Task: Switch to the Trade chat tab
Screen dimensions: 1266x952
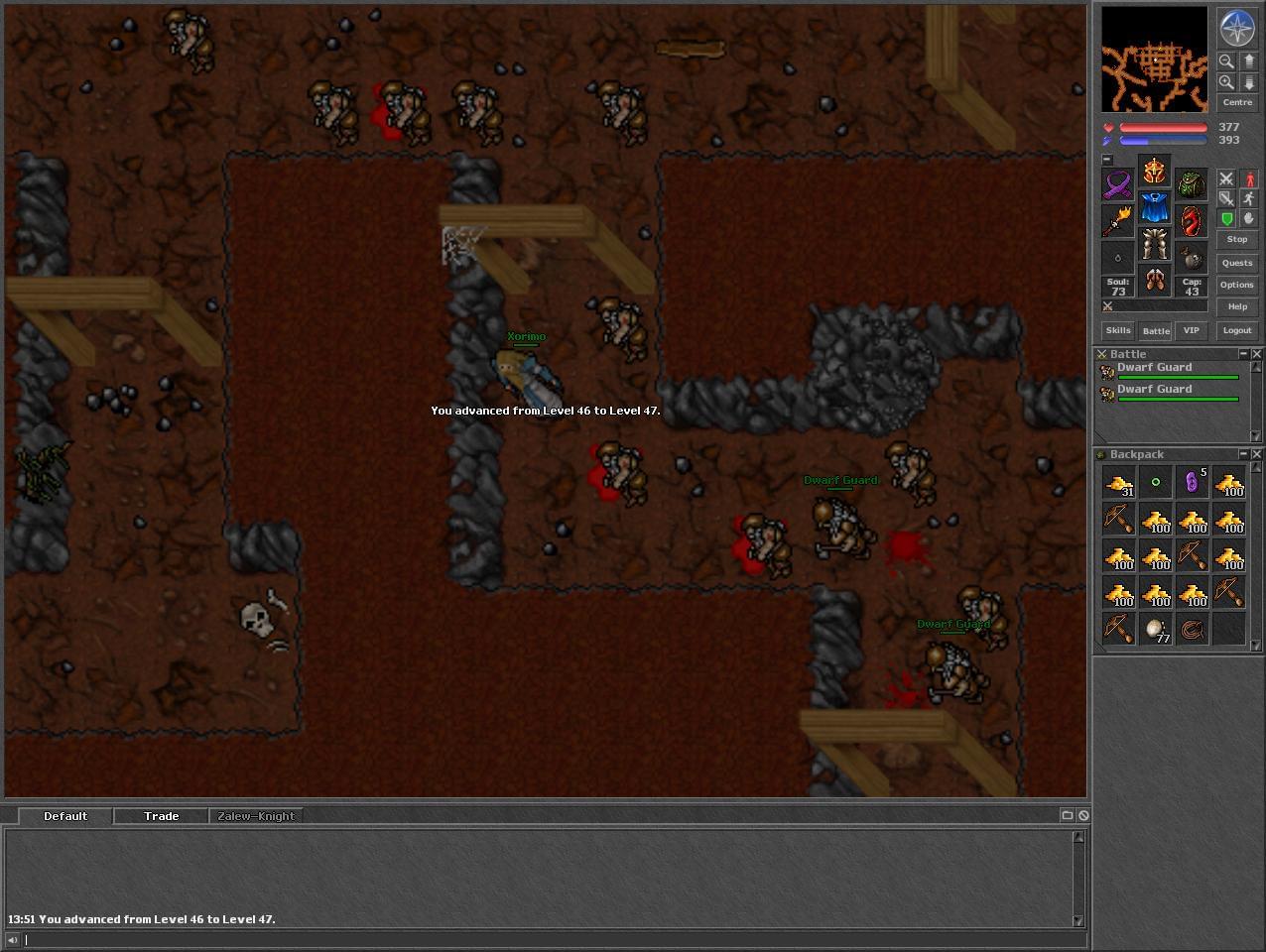Action: coord(161,816)
